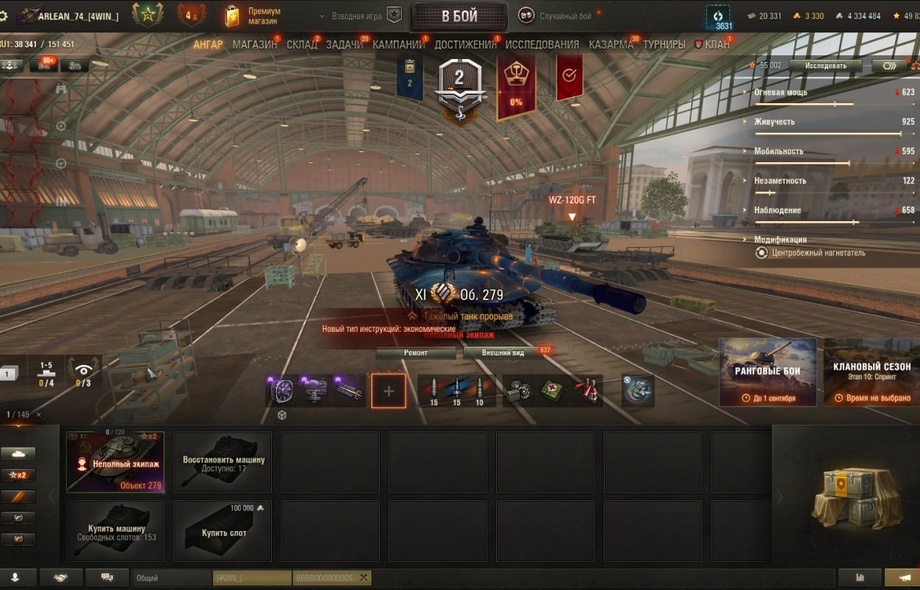The width and height of the screenshot is (920, 590).
Task: Open the СКЛАД tab
Action: 301,45
